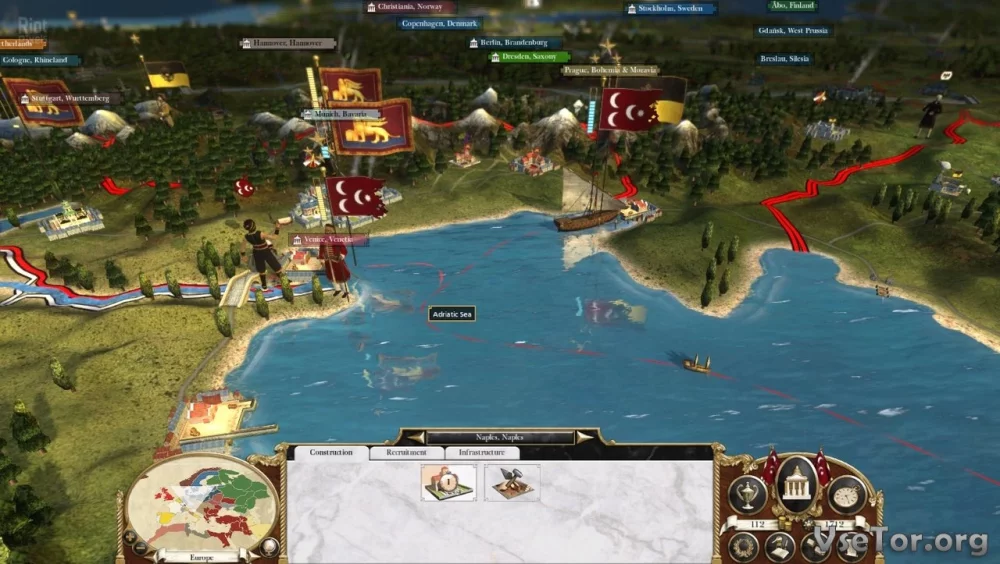Show the Infrastructure tab
This screenshot has height=564, width=1000.
(x=482, y=453)
